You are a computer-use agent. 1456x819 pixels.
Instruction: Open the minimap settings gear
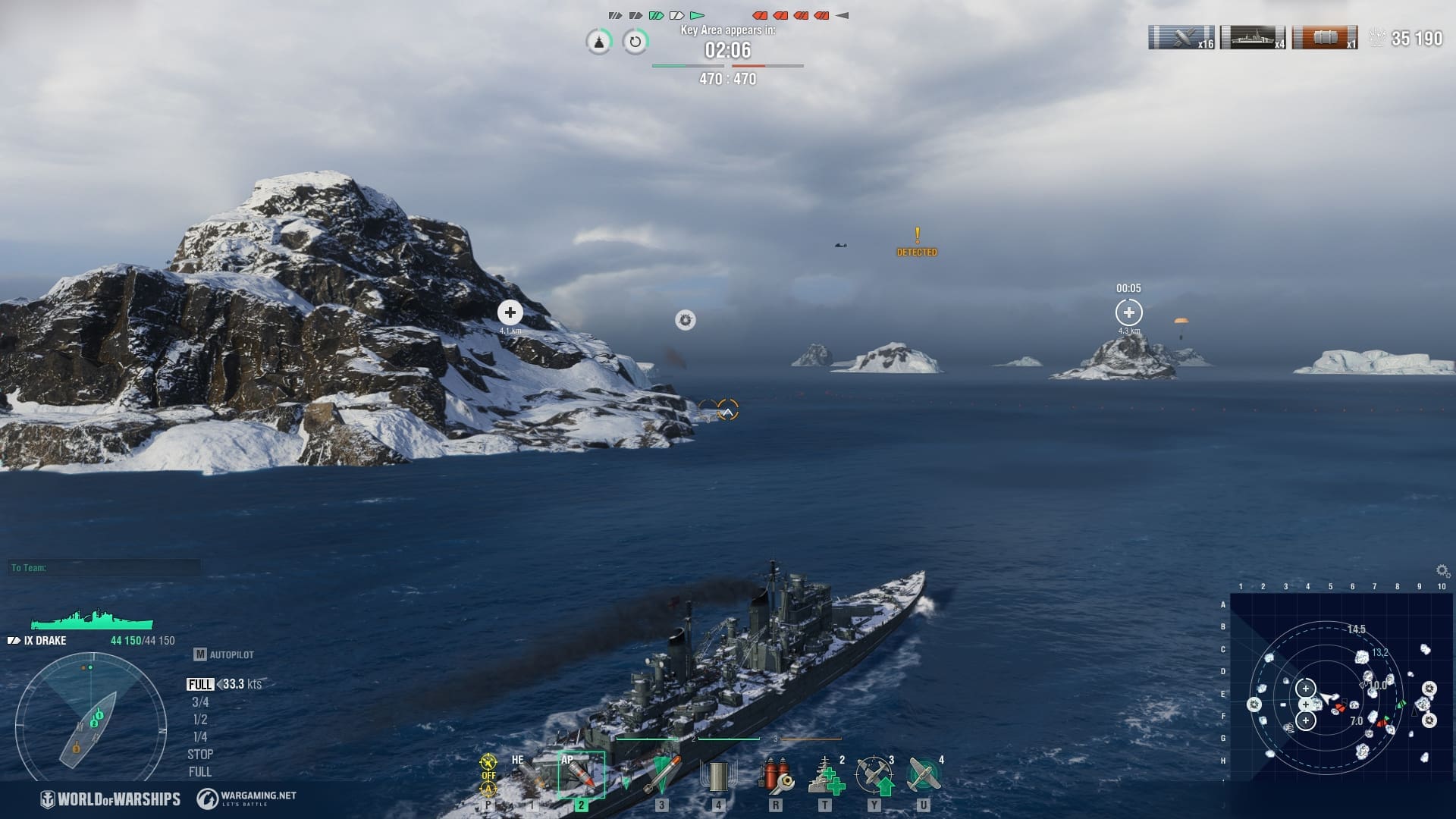[1442, 570]
